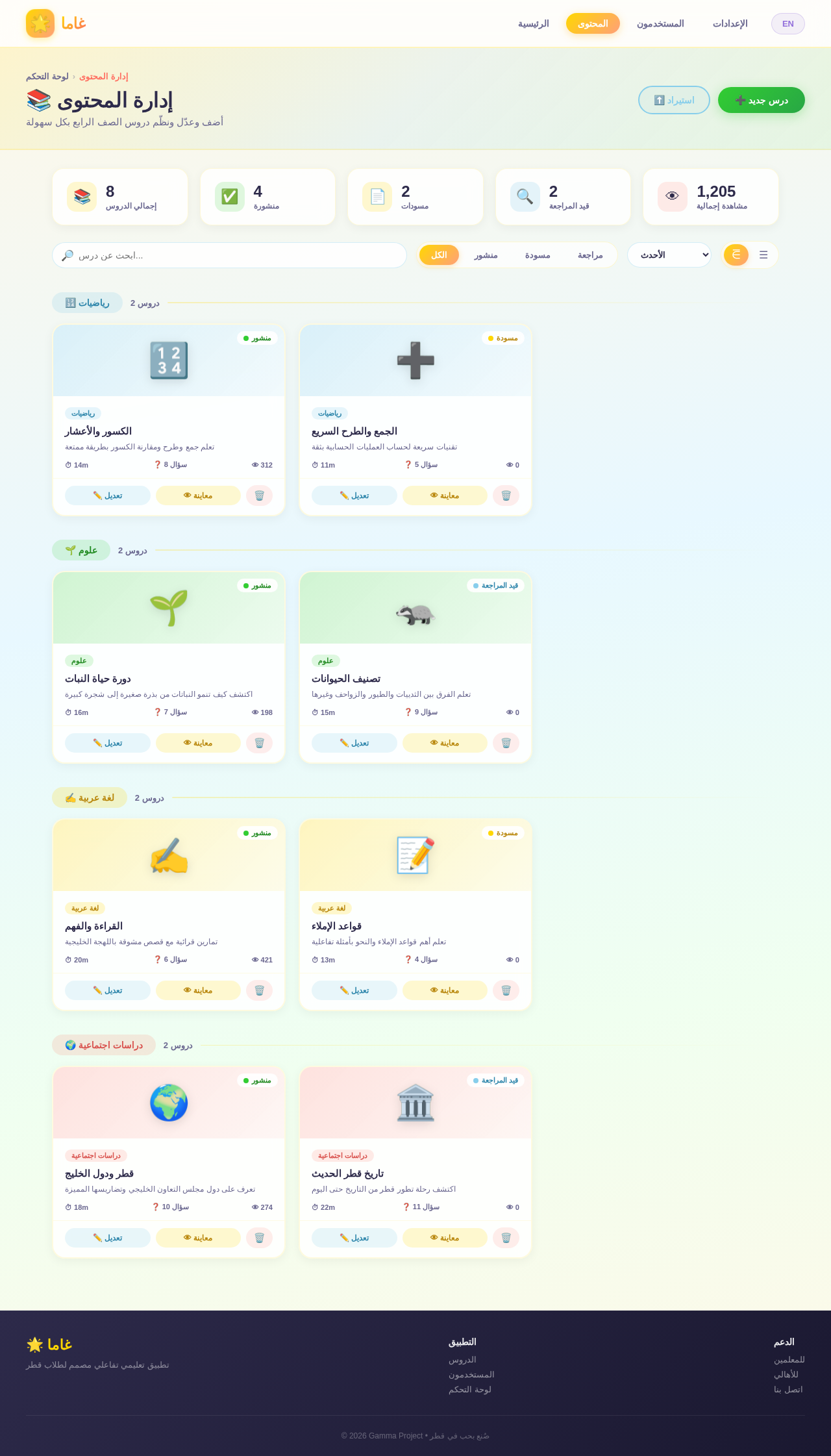Click the غاما star logo icon
Screen dimensions: 831x1456
click(x=40, y=23)
